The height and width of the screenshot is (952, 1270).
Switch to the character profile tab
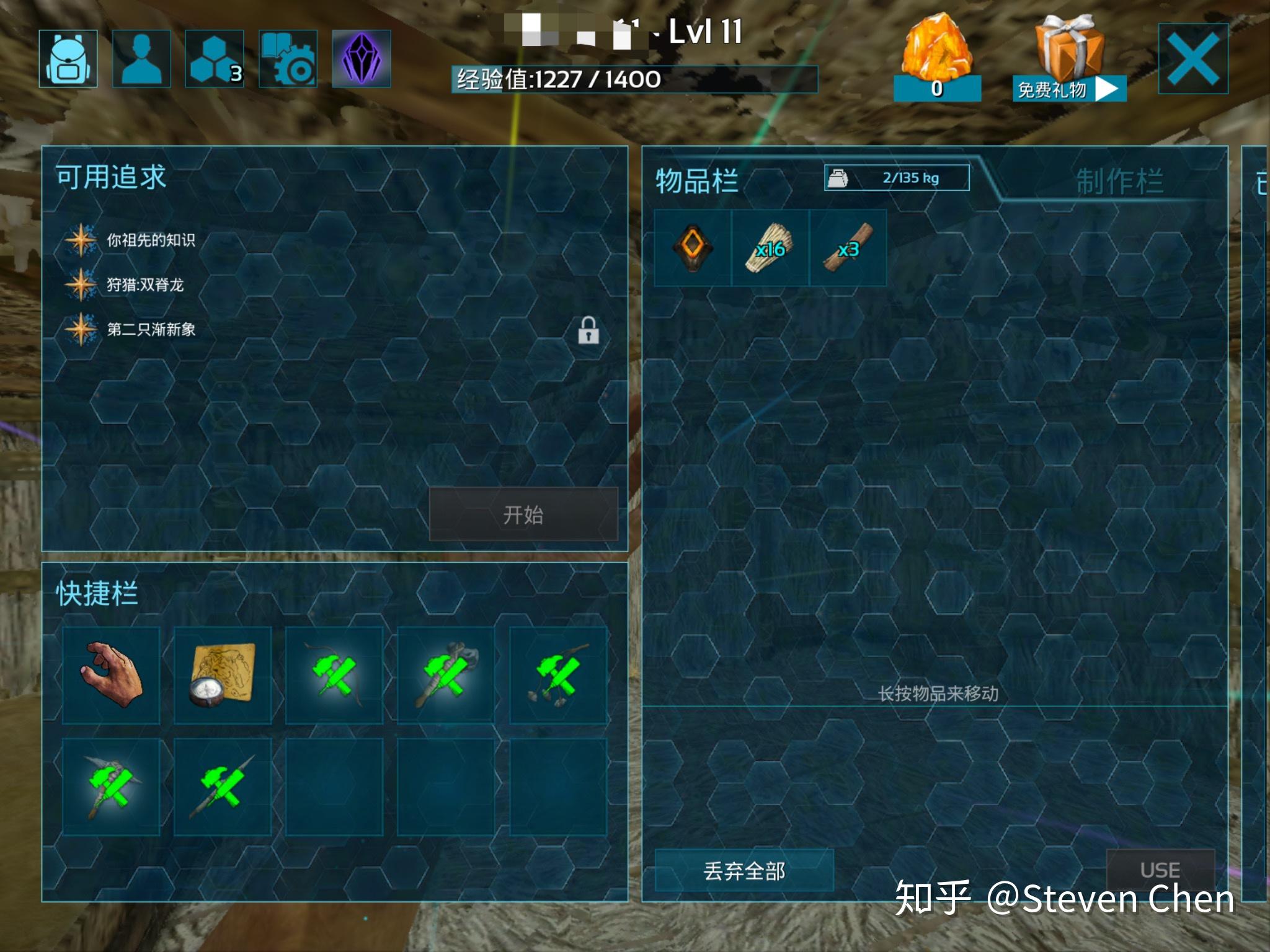tap(141, 59)
